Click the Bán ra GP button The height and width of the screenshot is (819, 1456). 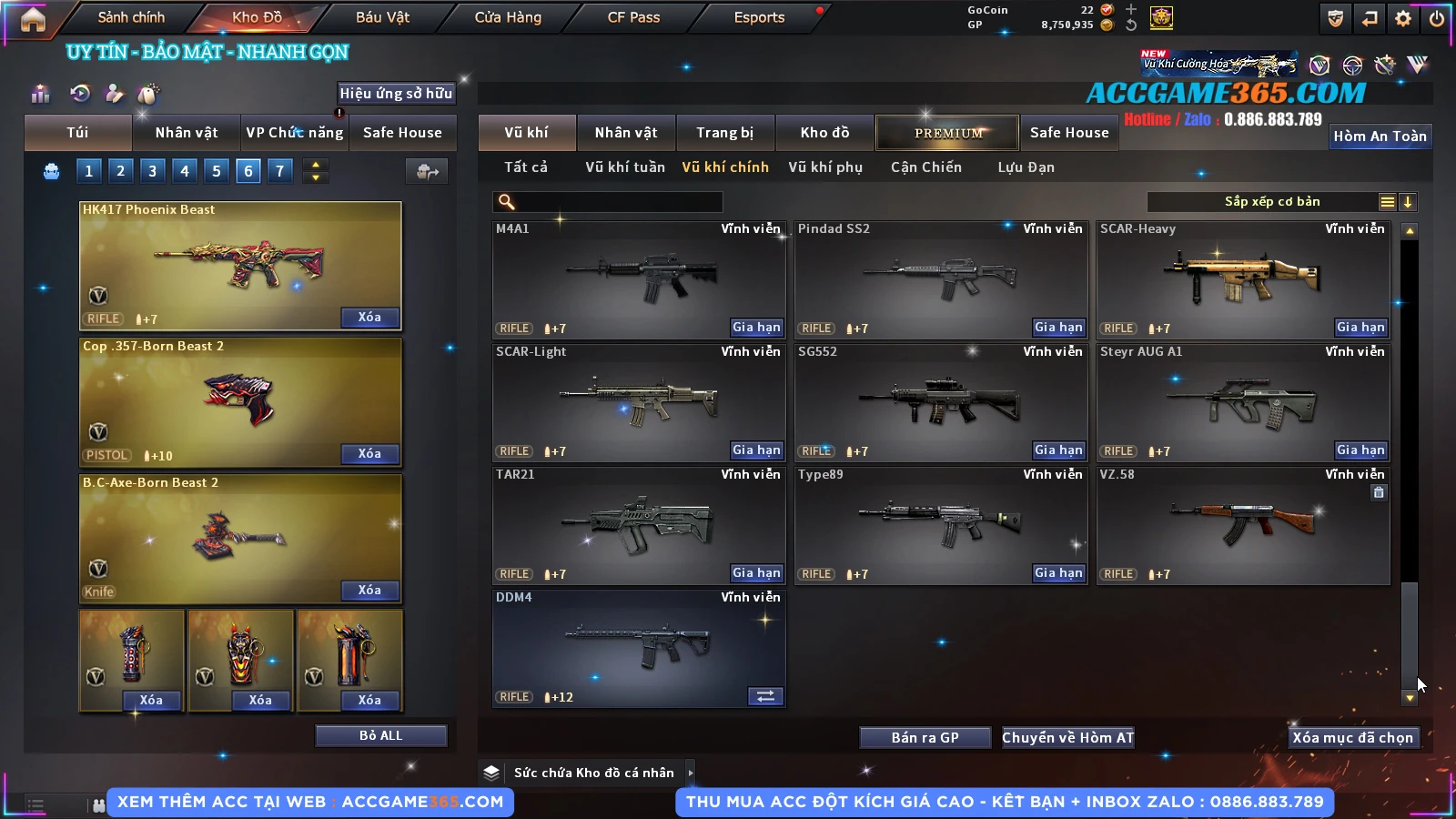click(925, 738)
